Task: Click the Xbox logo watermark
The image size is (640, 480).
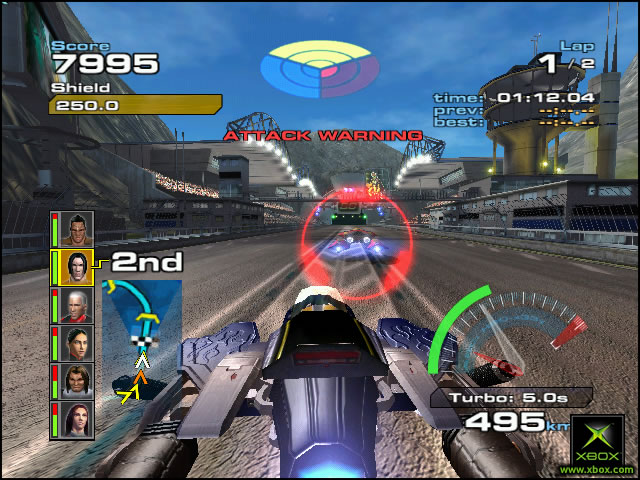Action: (x=598, y=437)
